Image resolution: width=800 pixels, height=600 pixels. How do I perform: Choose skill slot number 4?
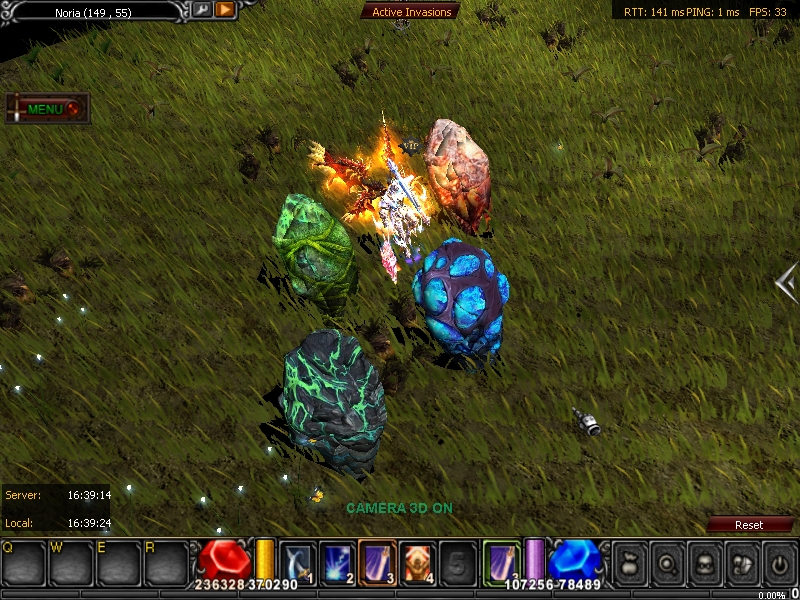pyautogui.click(x=418, y=562)
